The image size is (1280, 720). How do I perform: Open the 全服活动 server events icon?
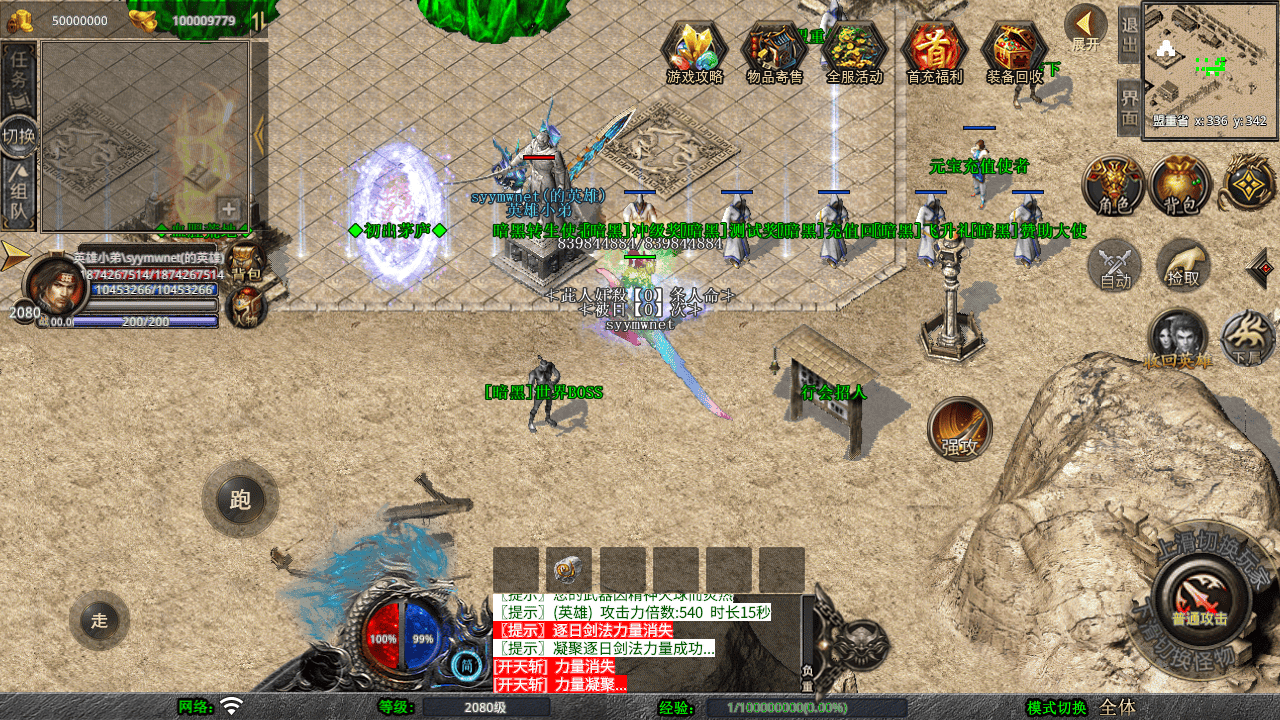(855, 51)
